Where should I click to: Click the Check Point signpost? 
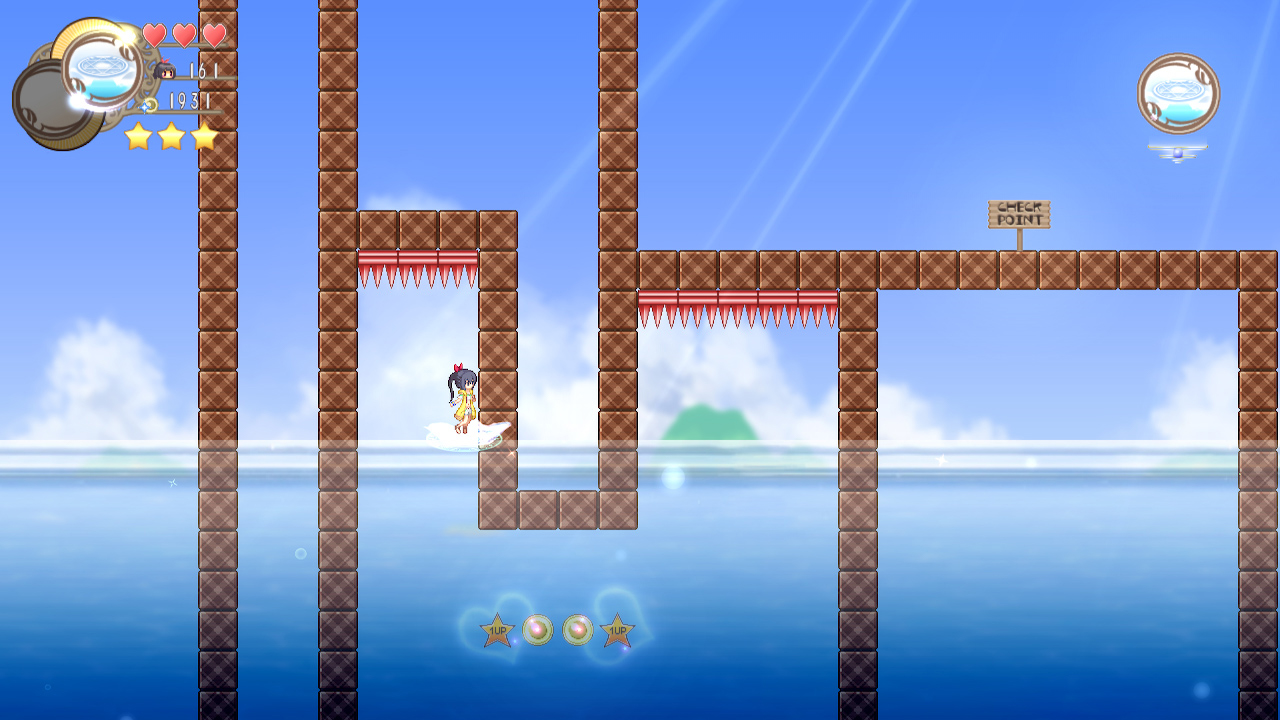tap(1019, 212)
